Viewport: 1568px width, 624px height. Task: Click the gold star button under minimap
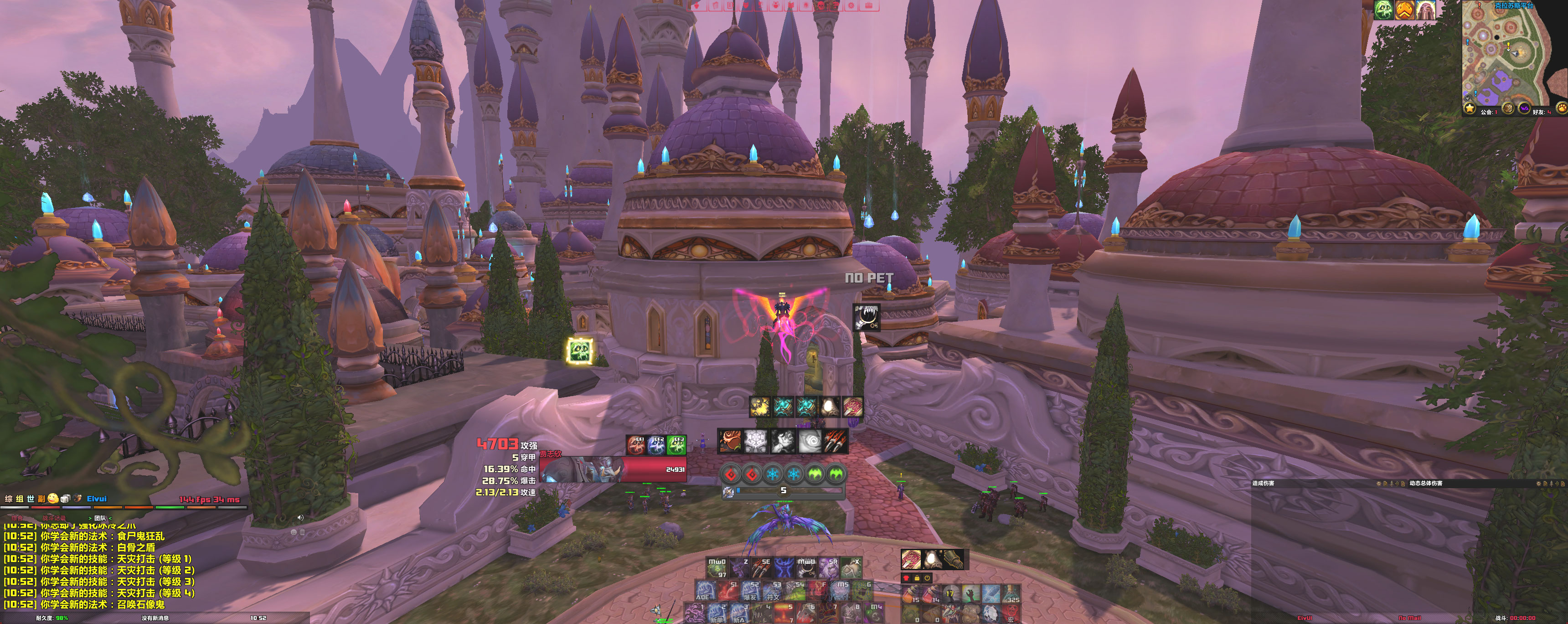point(1470,108)
